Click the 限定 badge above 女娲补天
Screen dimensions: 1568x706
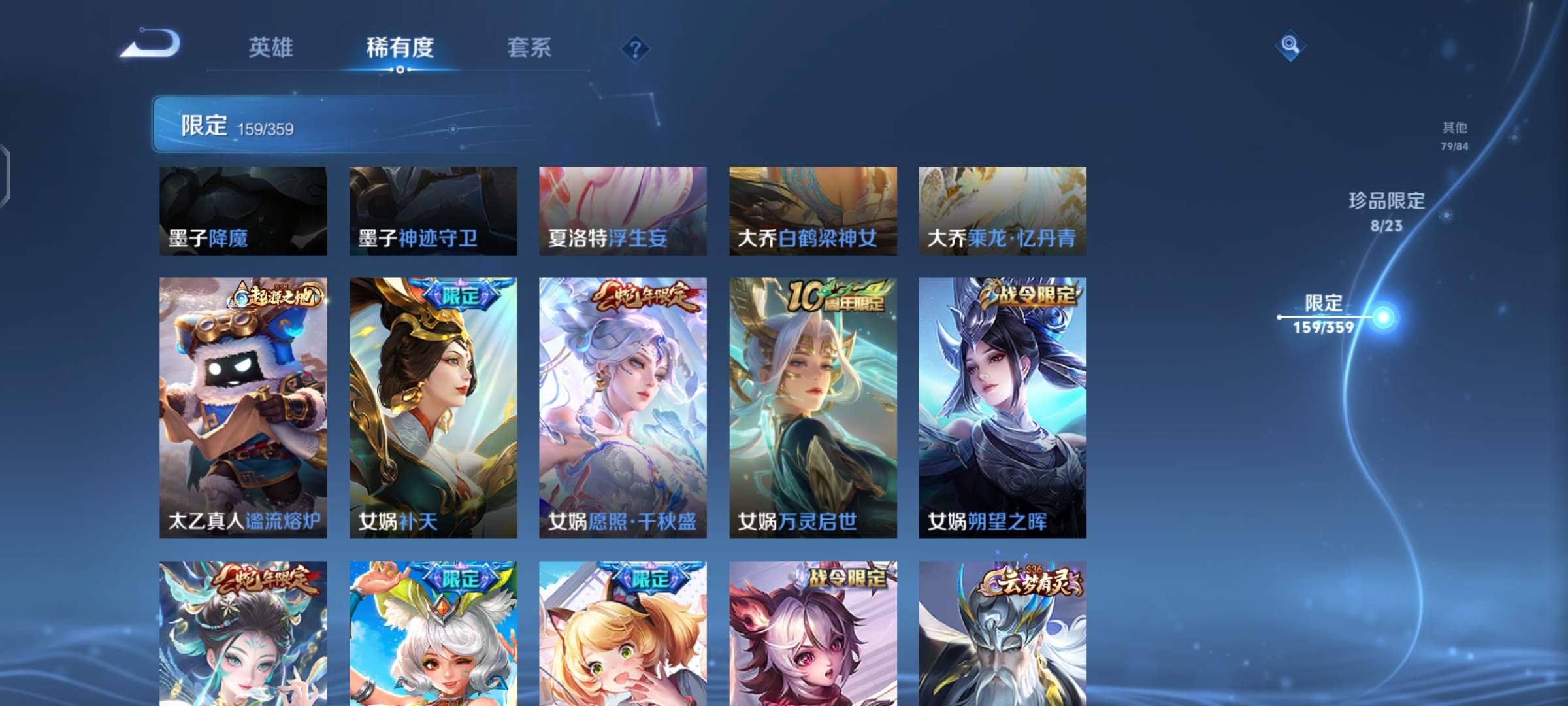pyautogui.click(x=461, y=295)
